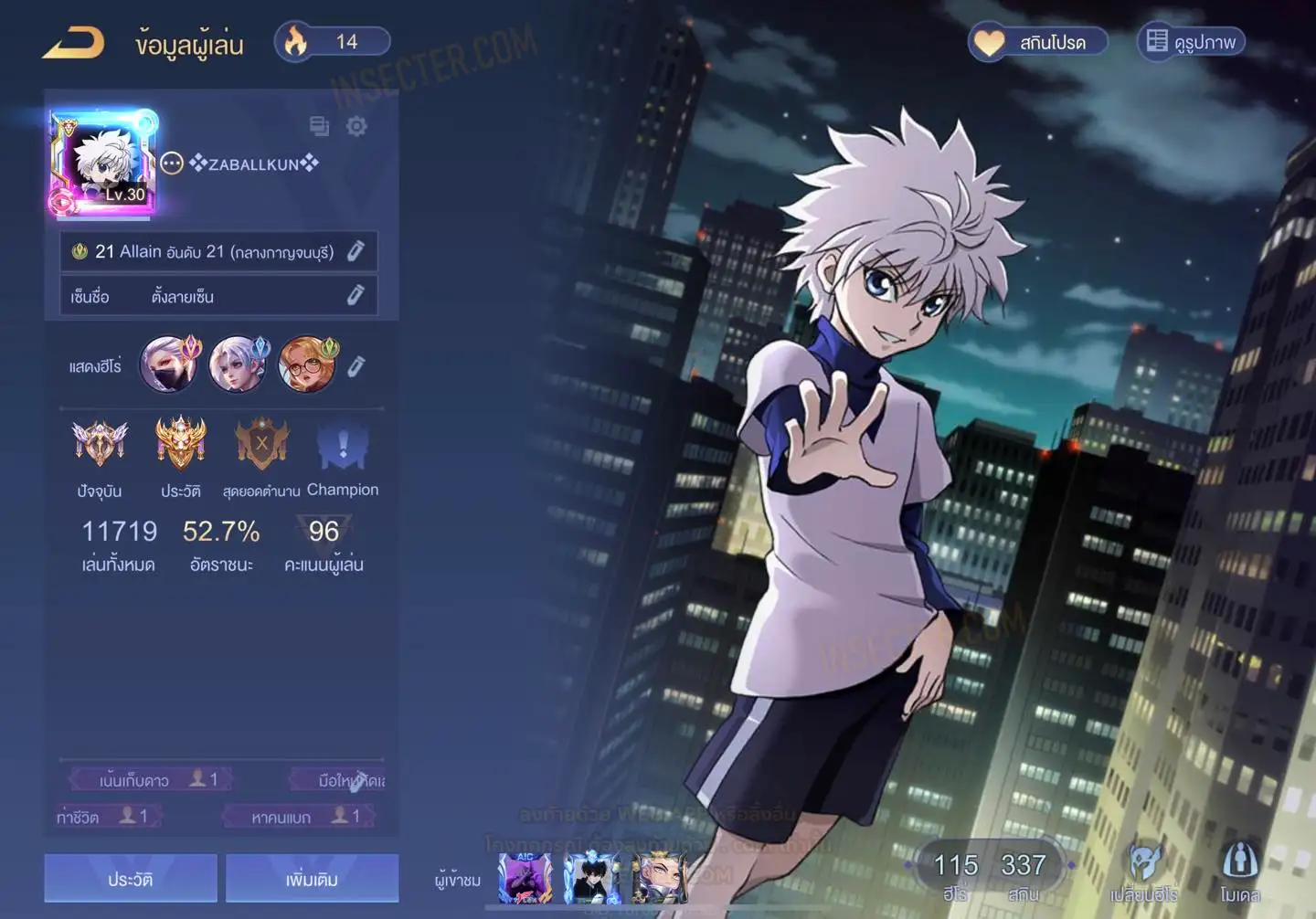Click the speech bubble icon beside ZABALLKUN

(172, 164)
